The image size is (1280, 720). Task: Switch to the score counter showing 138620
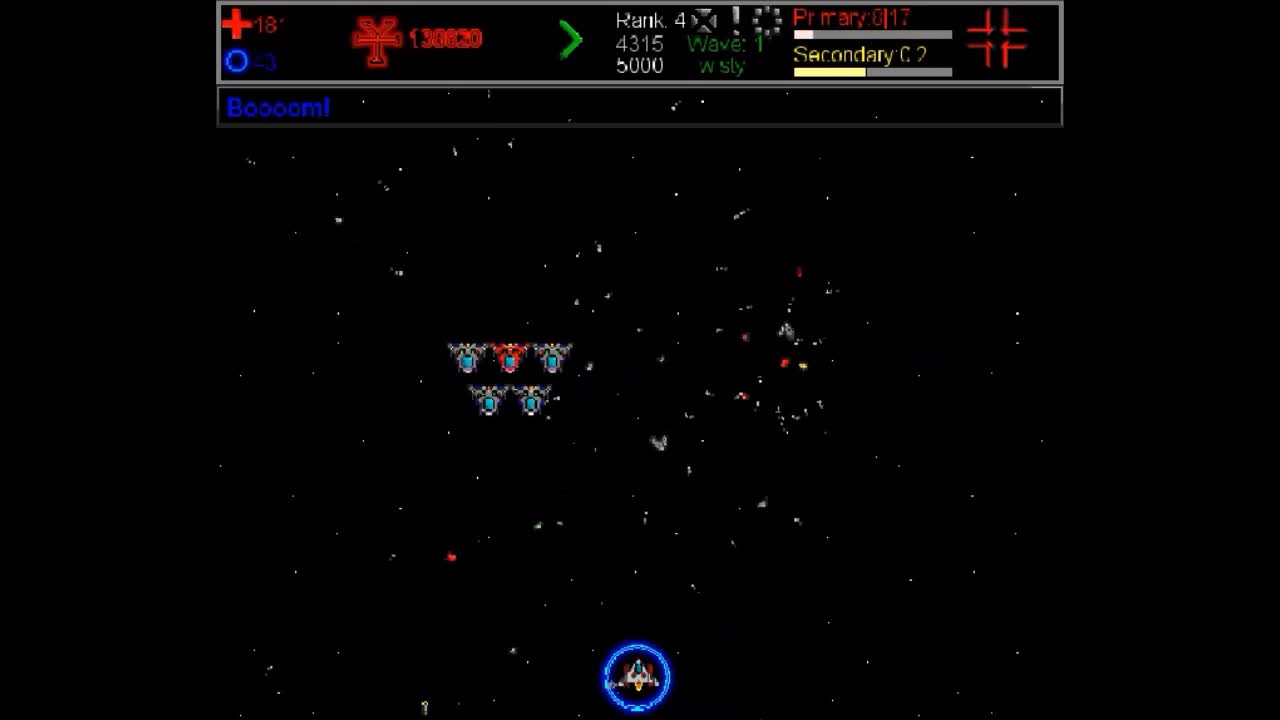point(443,40)
